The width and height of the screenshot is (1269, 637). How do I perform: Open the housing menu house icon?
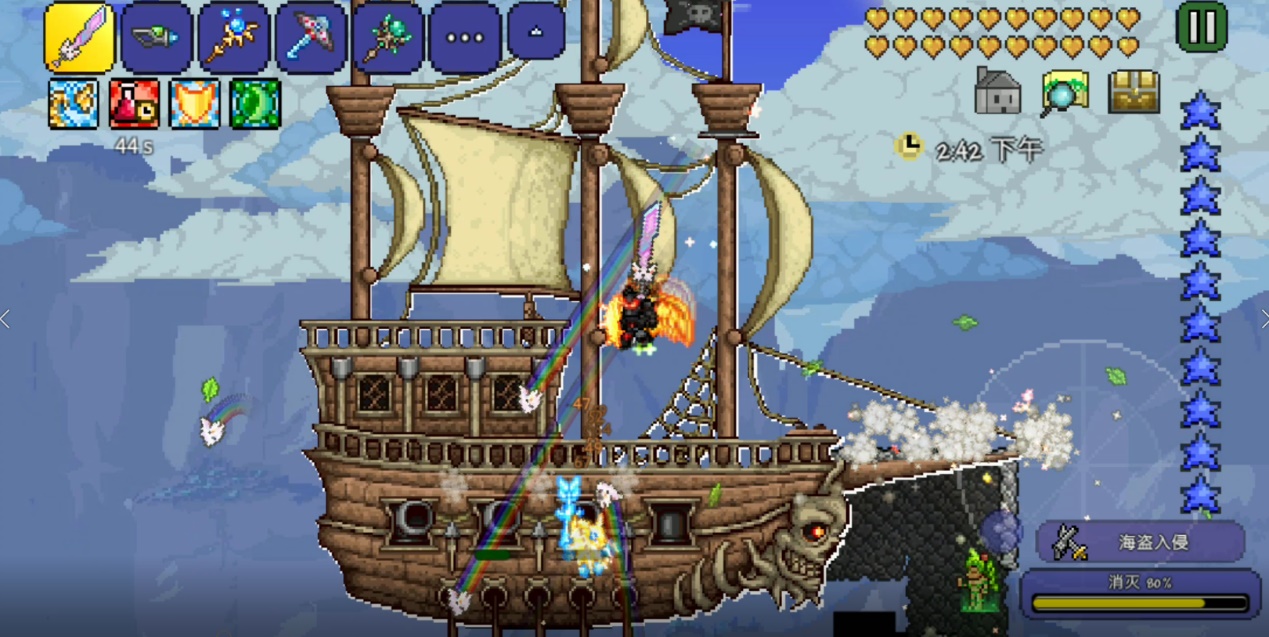997,92
